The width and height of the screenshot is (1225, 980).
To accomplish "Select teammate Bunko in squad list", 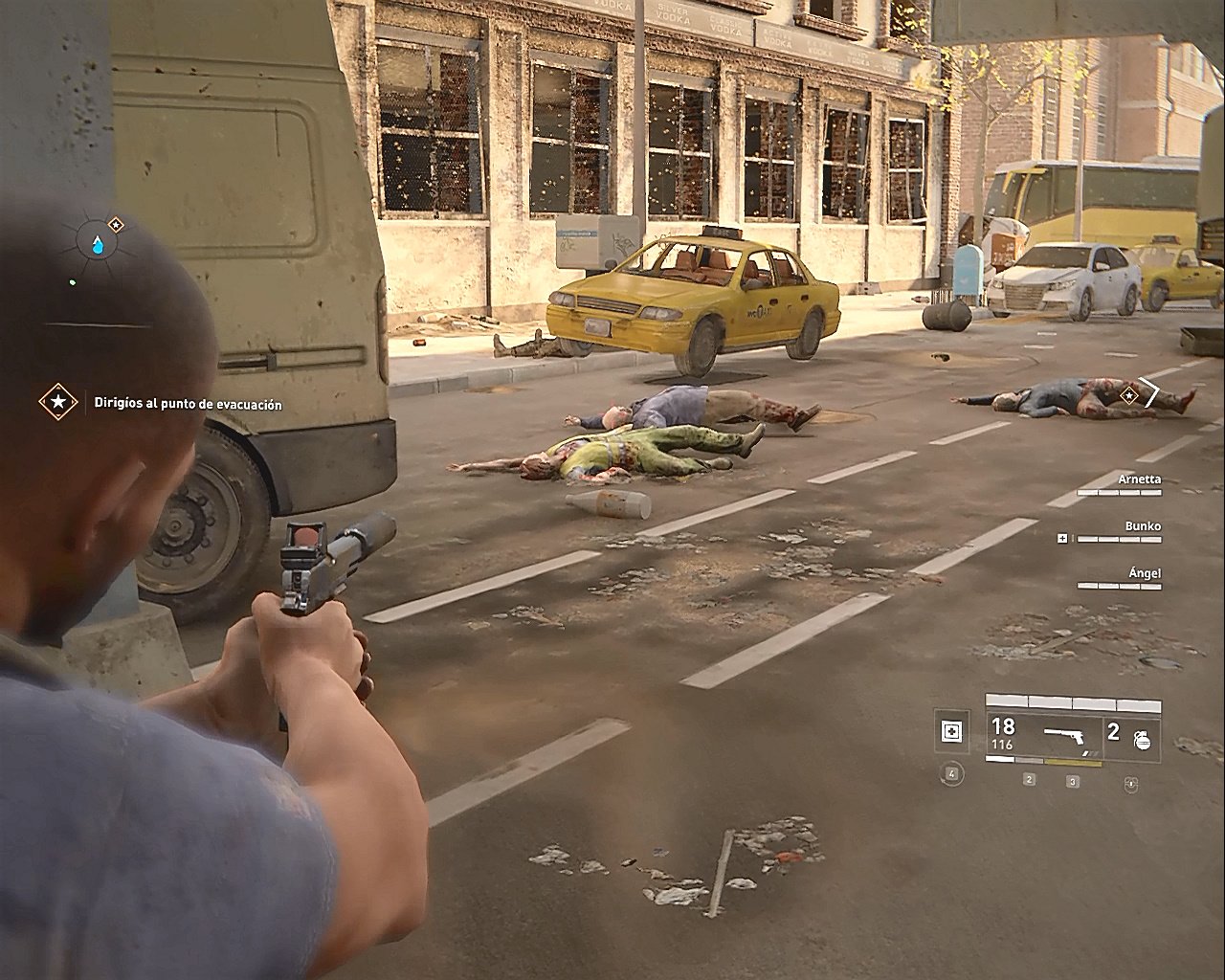I will (x=1119, y=532).
